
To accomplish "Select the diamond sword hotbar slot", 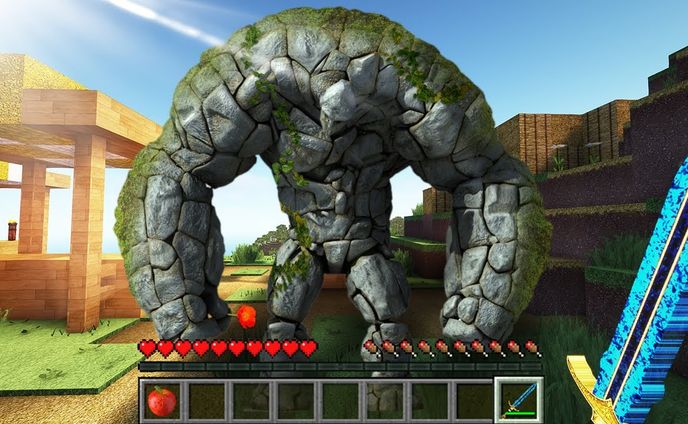I will tap(519, 401).
